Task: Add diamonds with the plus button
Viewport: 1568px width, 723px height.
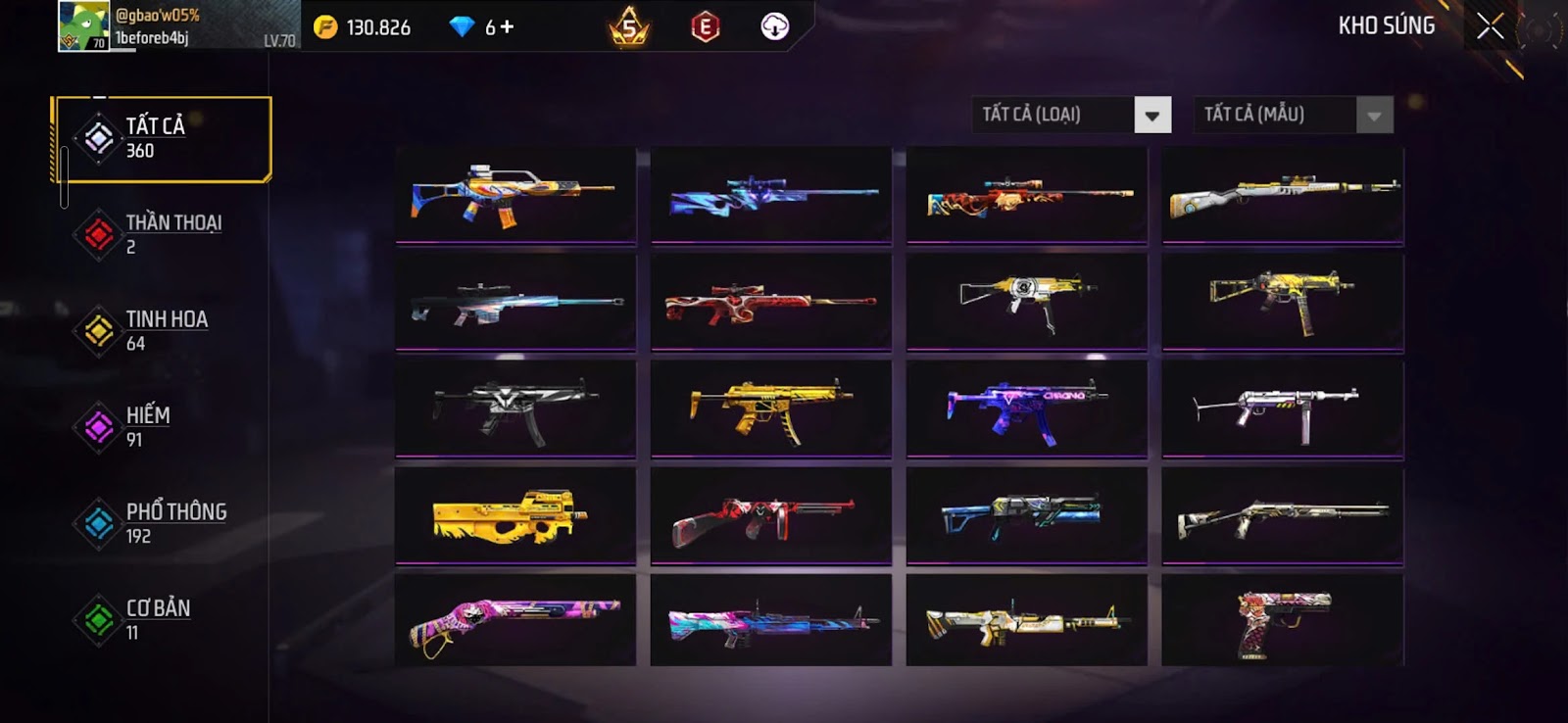Action: pos(507,27)
